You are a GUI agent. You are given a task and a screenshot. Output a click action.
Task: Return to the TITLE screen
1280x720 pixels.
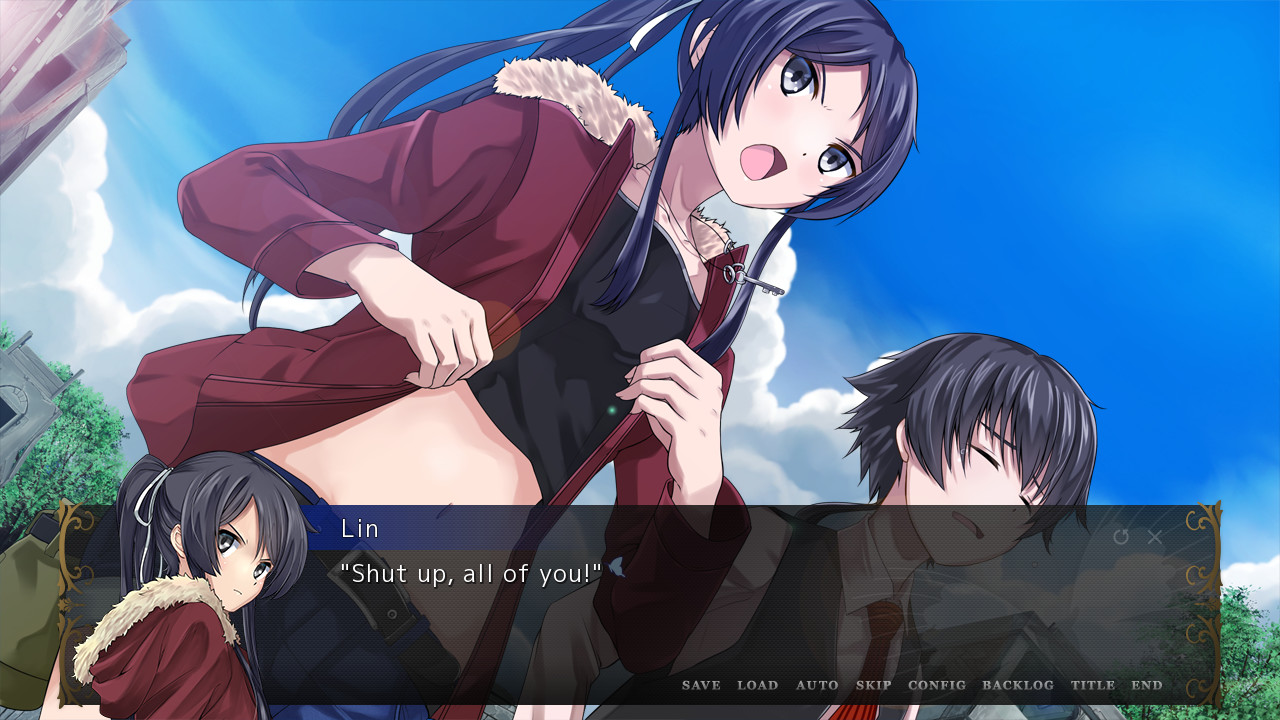pos(1093,685)
